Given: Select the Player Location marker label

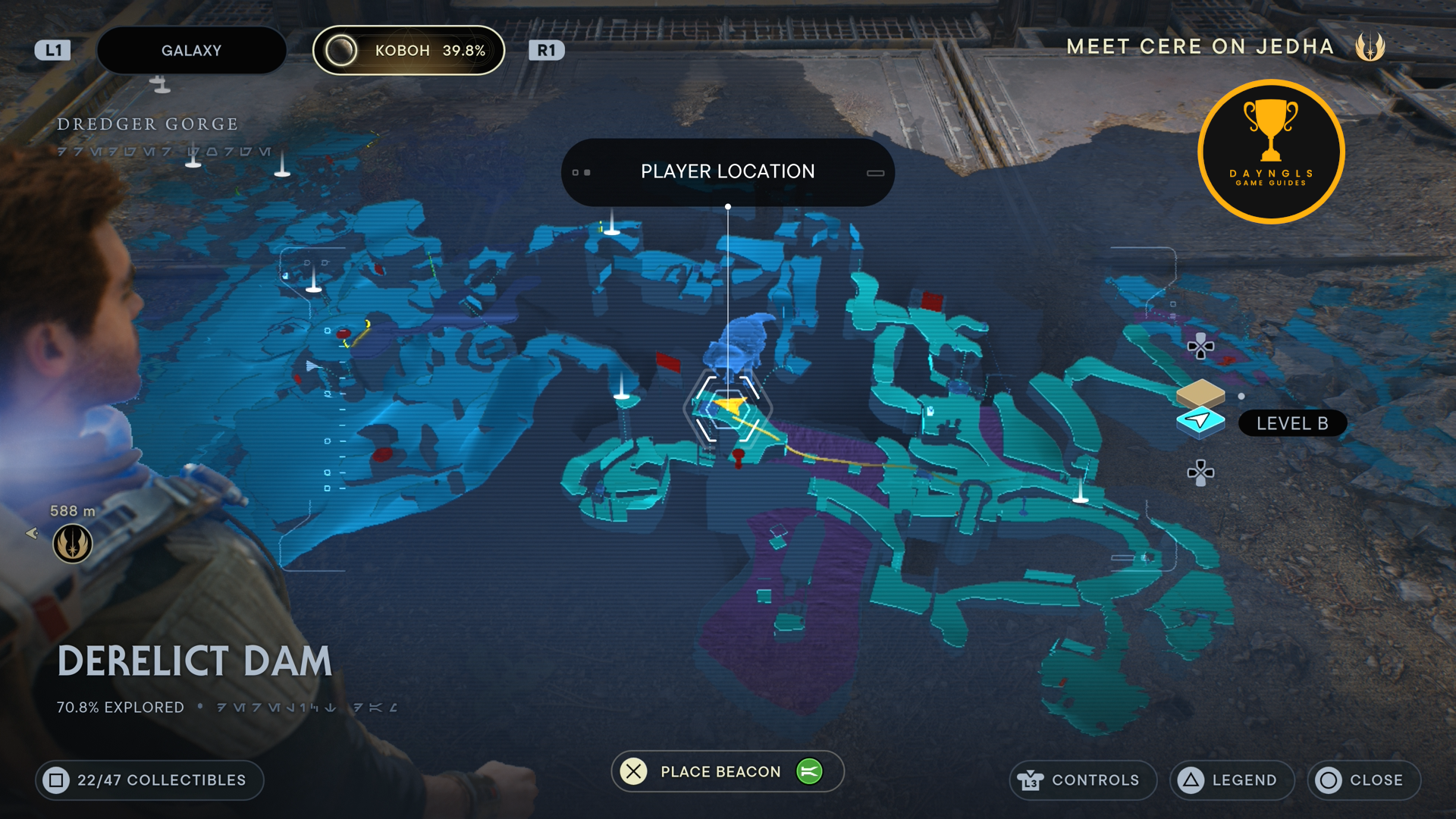Looking at the screenshot, I should point(727,172).
